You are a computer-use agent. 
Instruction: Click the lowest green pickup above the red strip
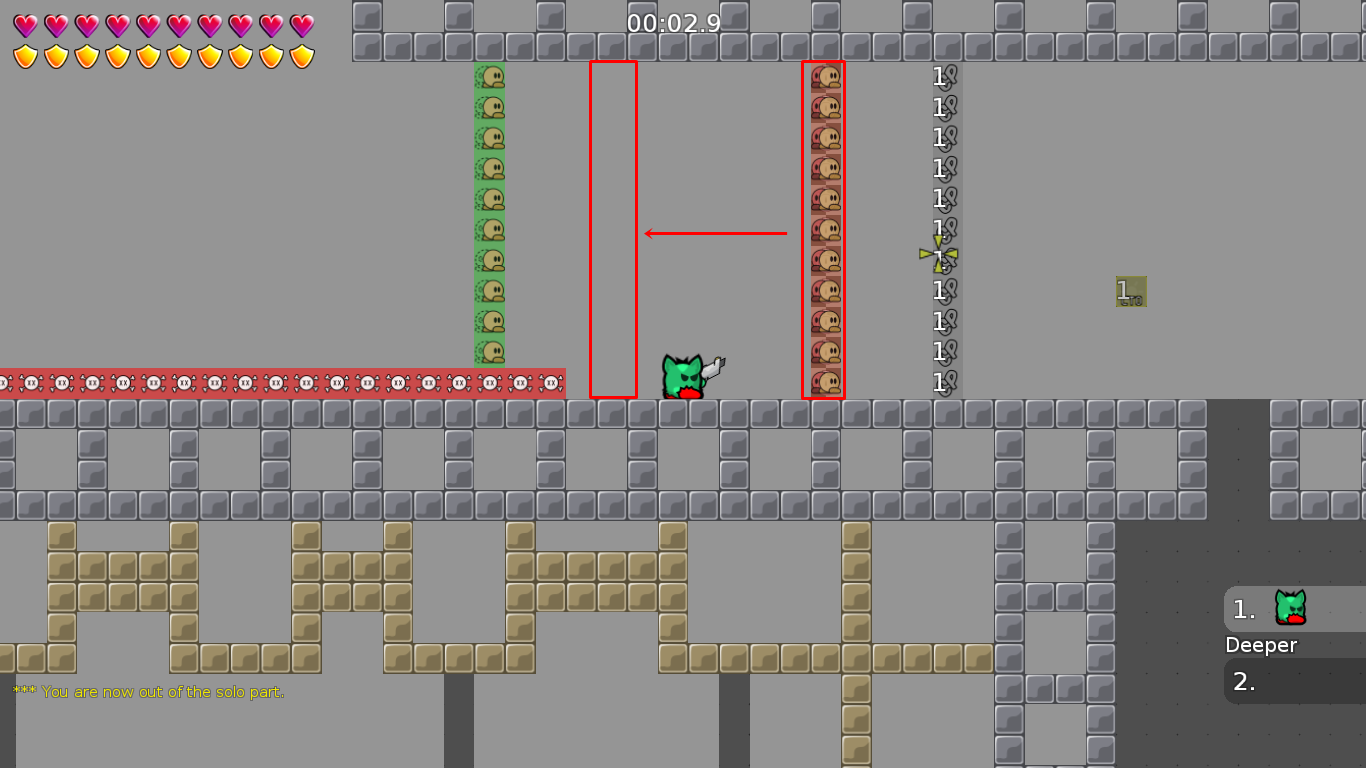click(491, 350)
